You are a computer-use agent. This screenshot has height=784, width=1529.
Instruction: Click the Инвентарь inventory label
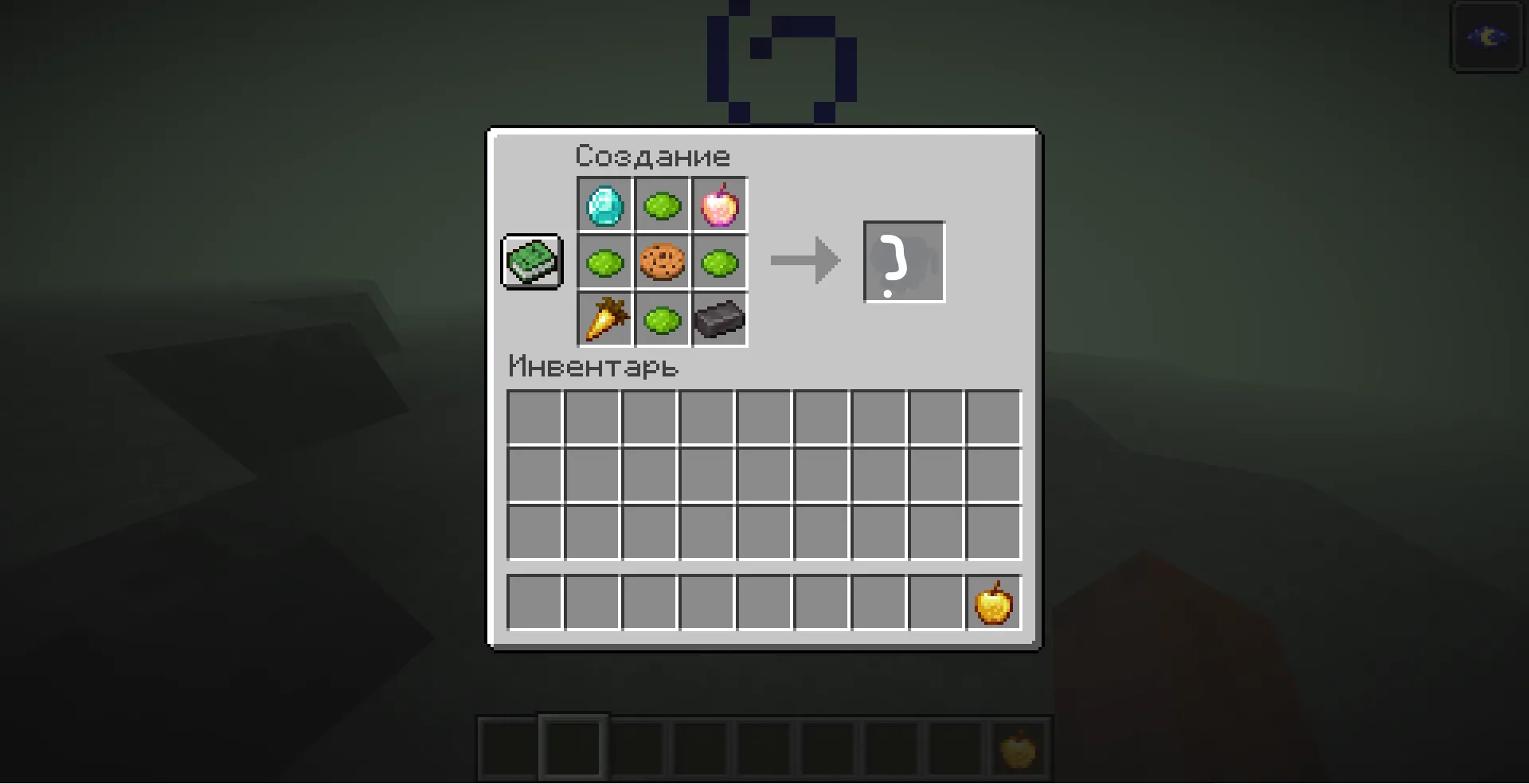click(x=592, y=367)
